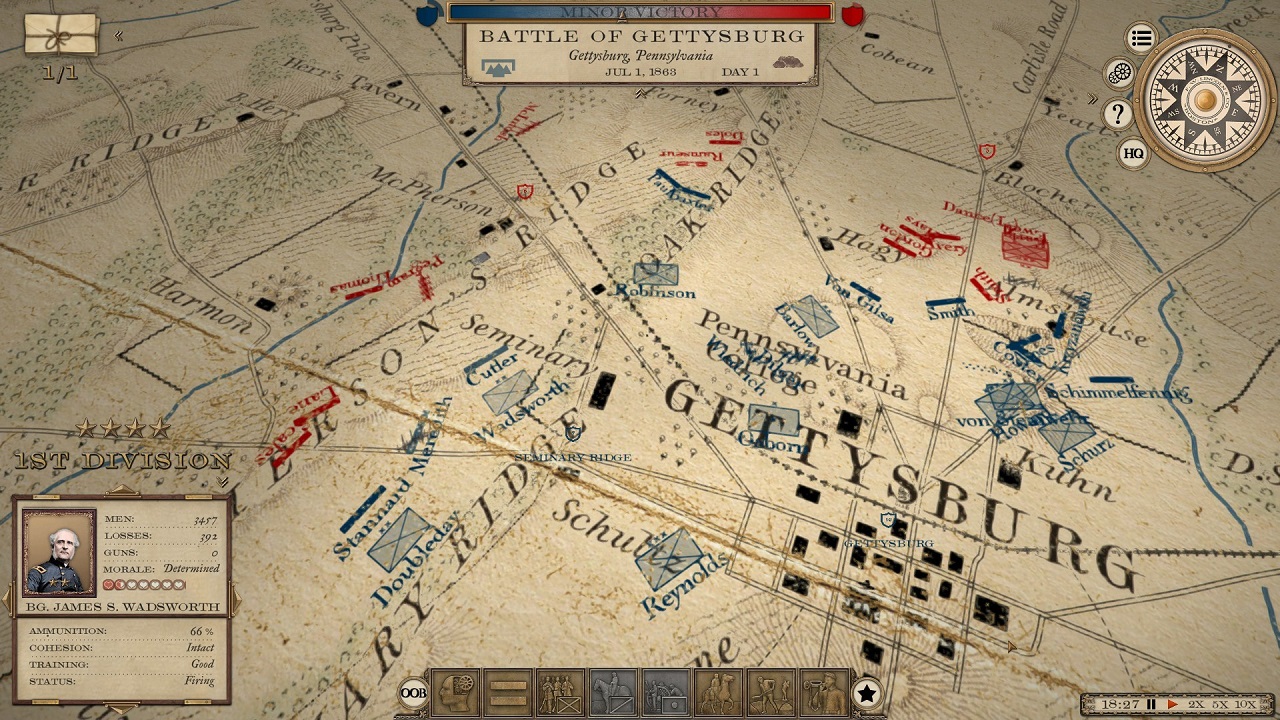The width and height of the screenshot is (1280, 720).
Task: Pause the battle with the pause control
Action: pyautogui.click(x=1151, y=703)
